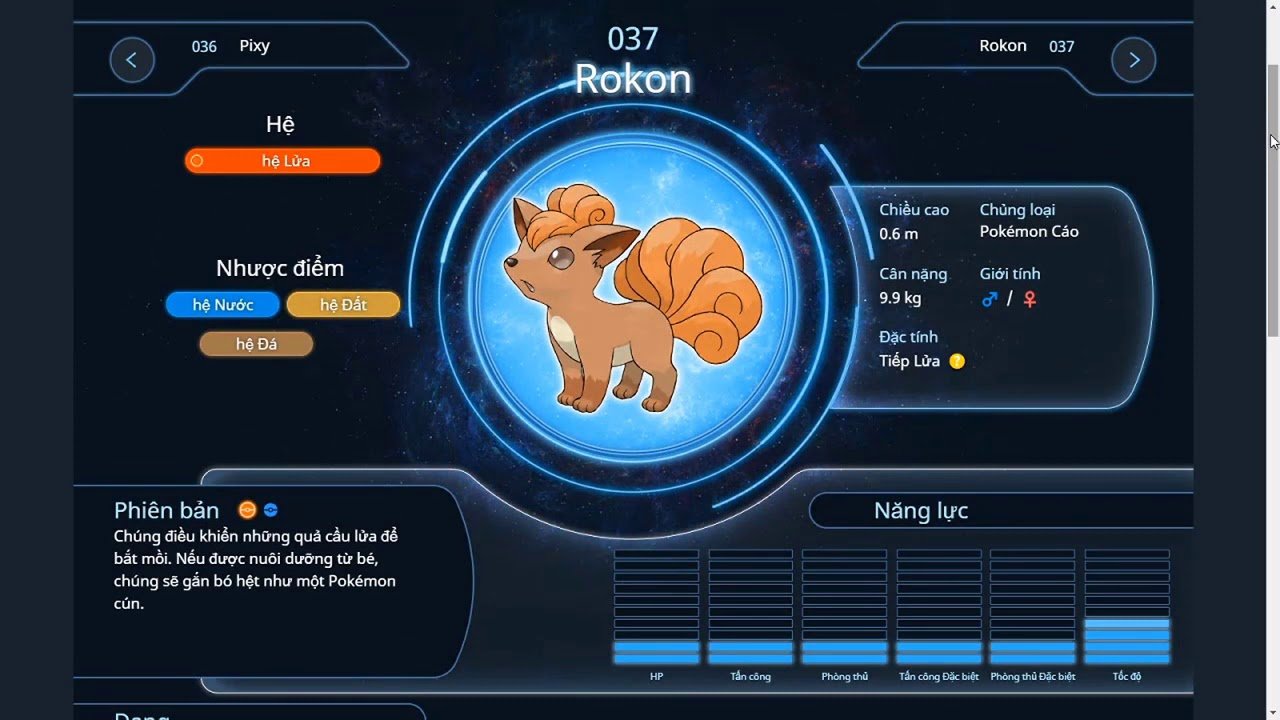
Task: Toggle the hệ Đất weakness badge
Action: (343, 304)
